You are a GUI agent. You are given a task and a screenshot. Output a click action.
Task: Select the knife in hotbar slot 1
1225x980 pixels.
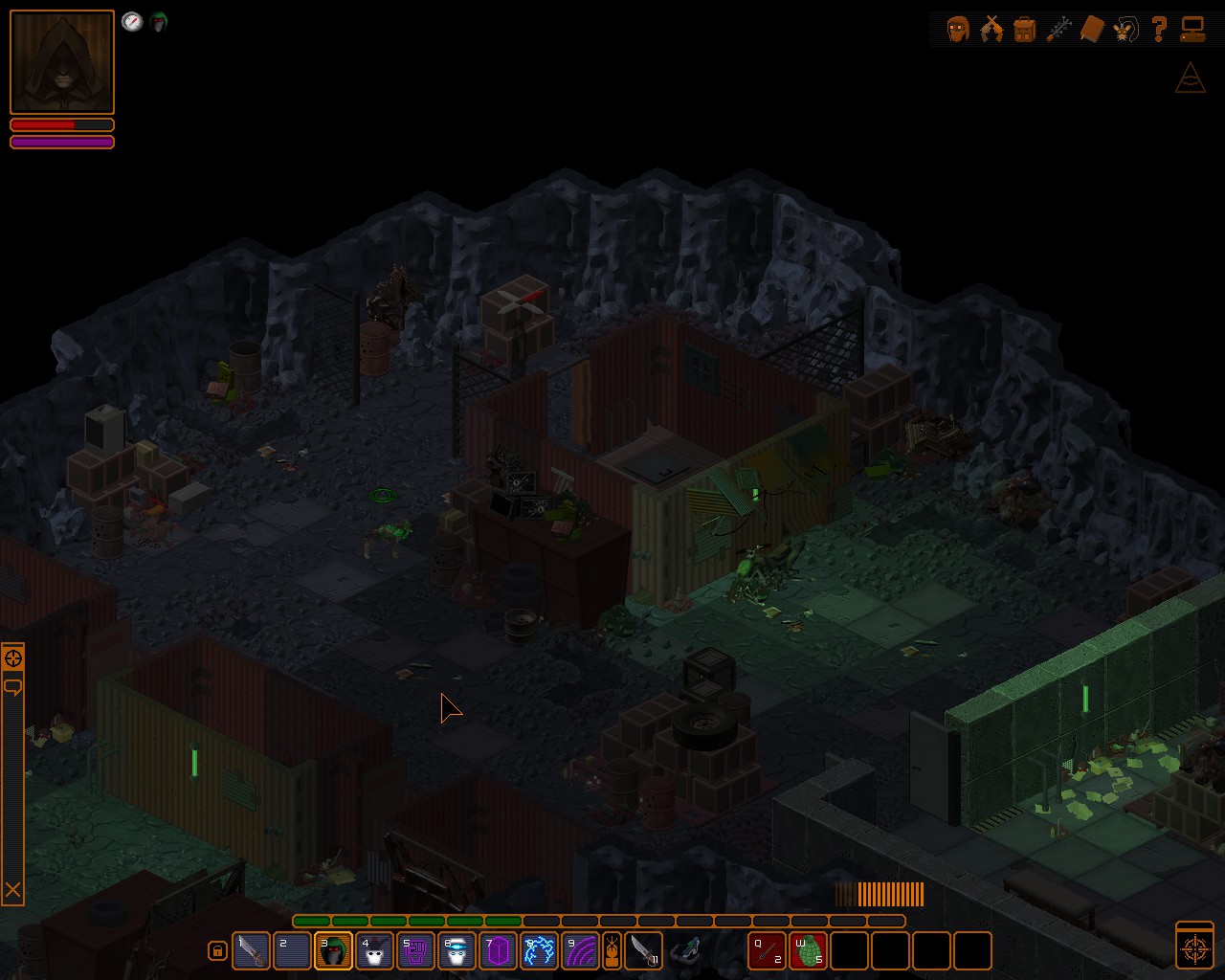point(251,950)
